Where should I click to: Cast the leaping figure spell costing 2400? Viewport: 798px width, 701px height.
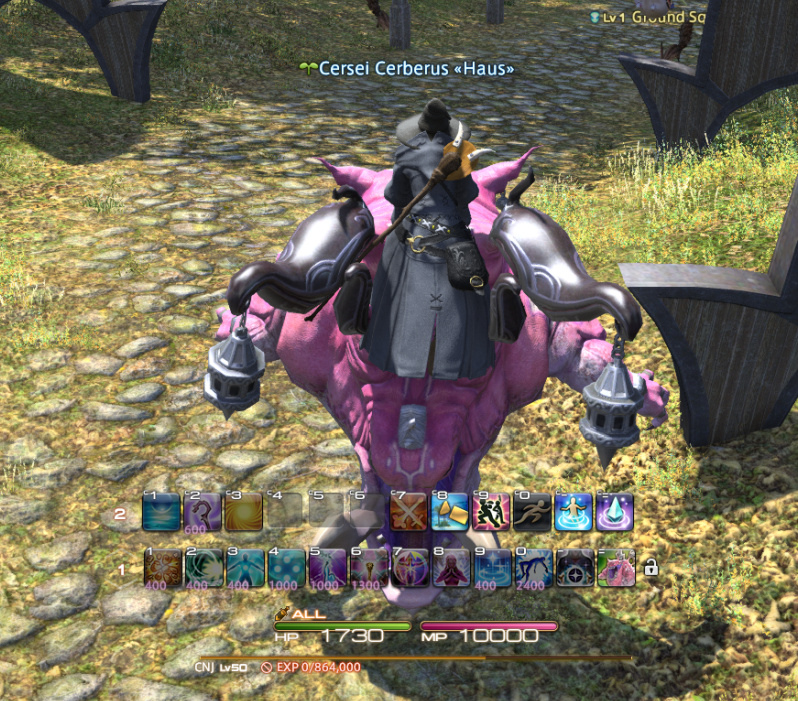point(533,567)
